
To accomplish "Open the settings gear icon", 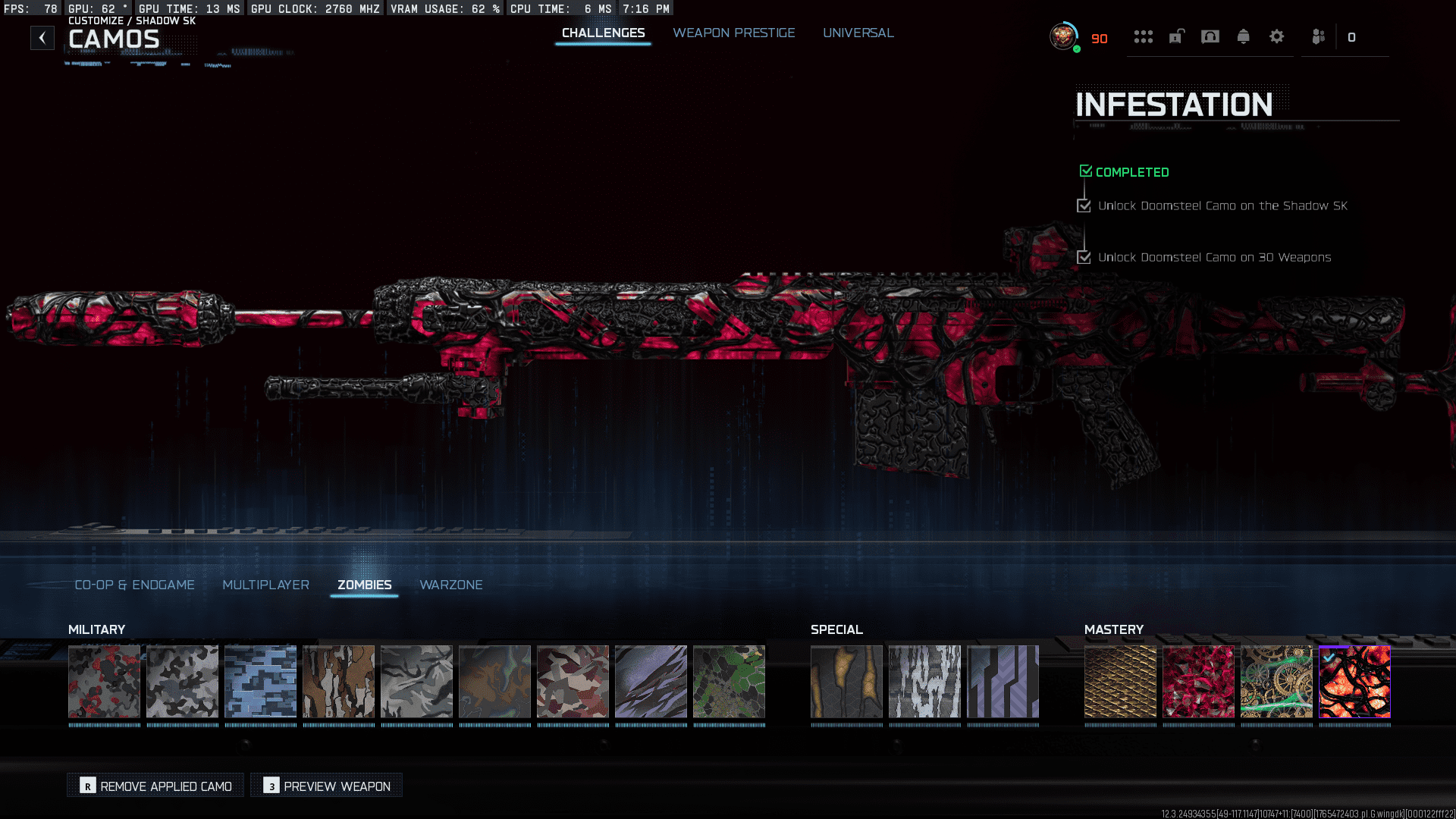I will (x=1277, y=36).
